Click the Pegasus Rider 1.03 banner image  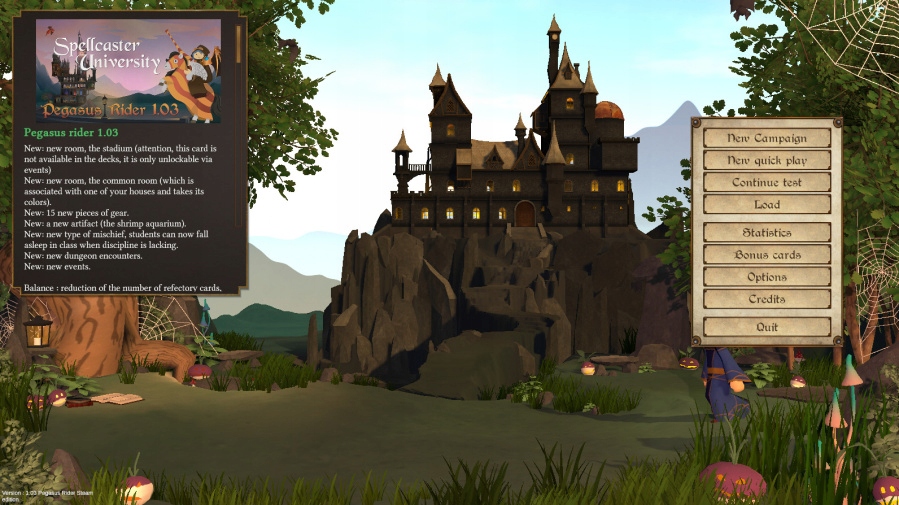128,70
